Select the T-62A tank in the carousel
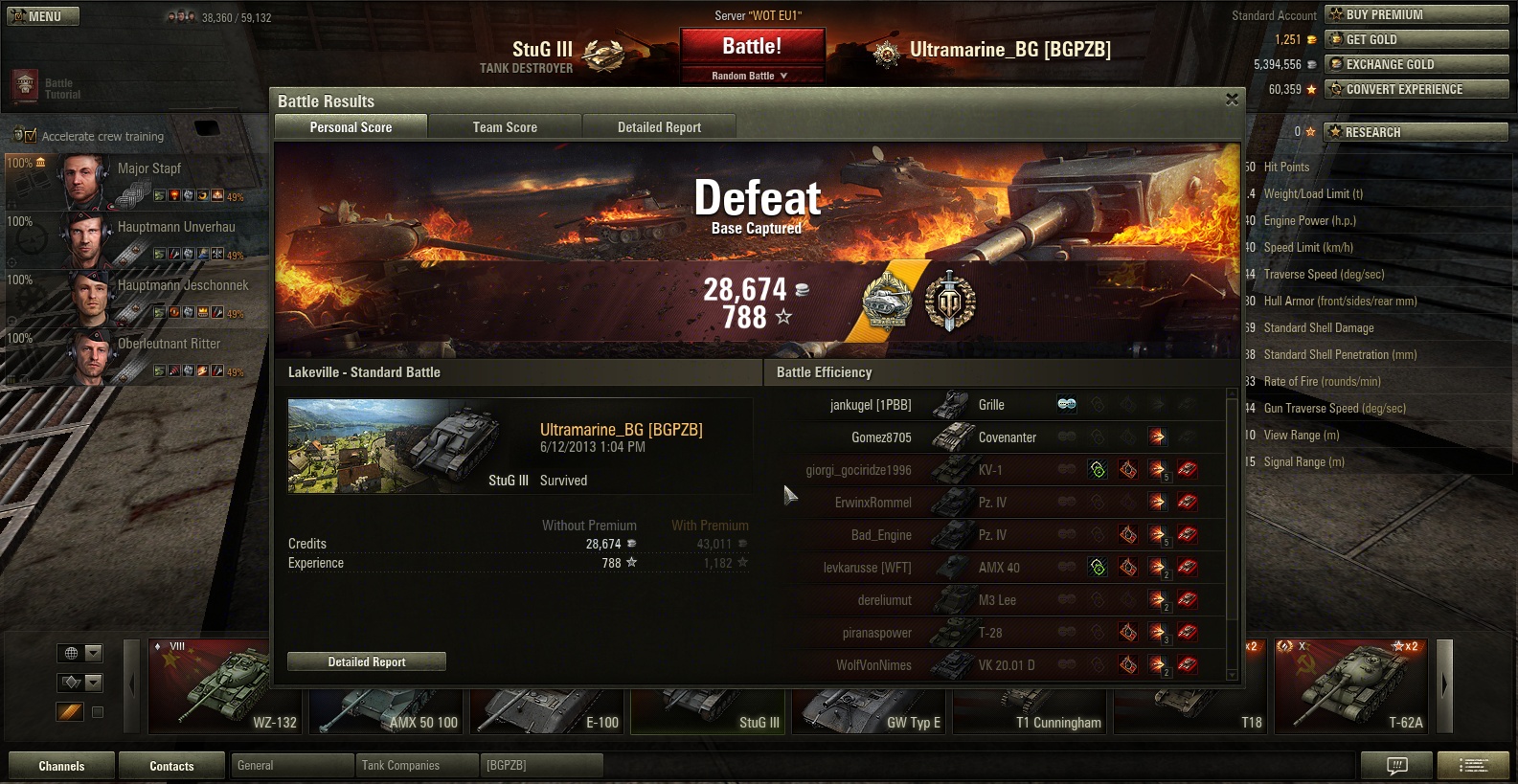The width and height of the screenshot is (1518, 784). pyautogui.click(x=1350, y=686)
